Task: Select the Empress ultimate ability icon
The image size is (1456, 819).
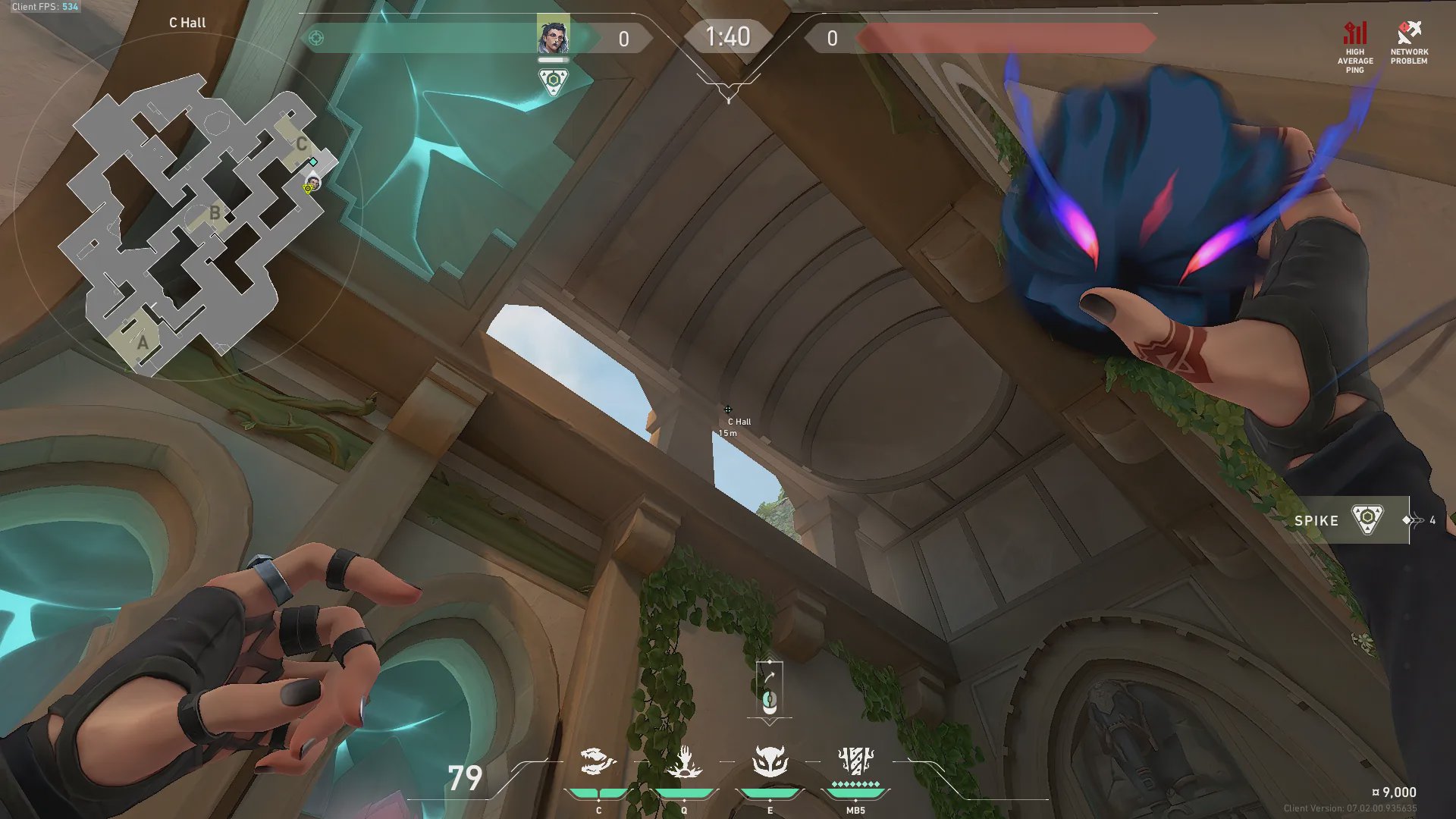Action: coord(856,760)
